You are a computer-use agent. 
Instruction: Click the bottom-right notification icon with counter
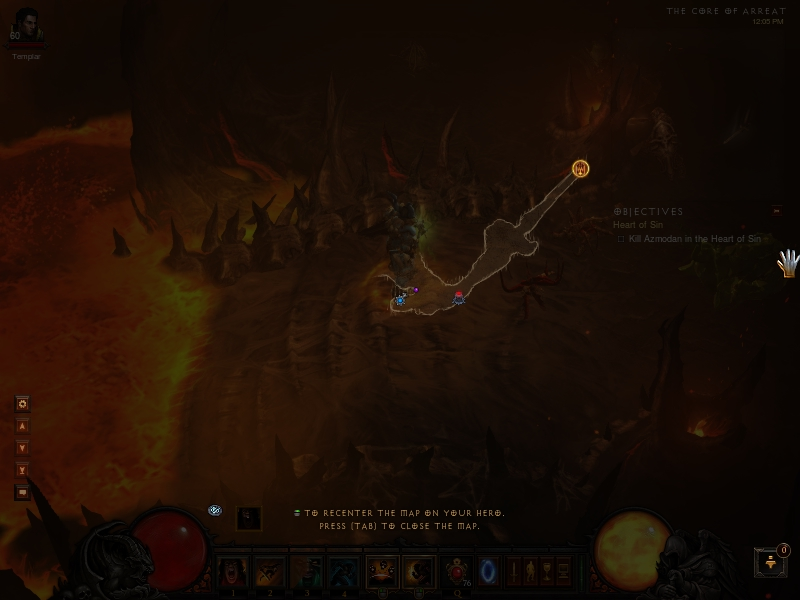pyautogui.click(x=771, y=561)
